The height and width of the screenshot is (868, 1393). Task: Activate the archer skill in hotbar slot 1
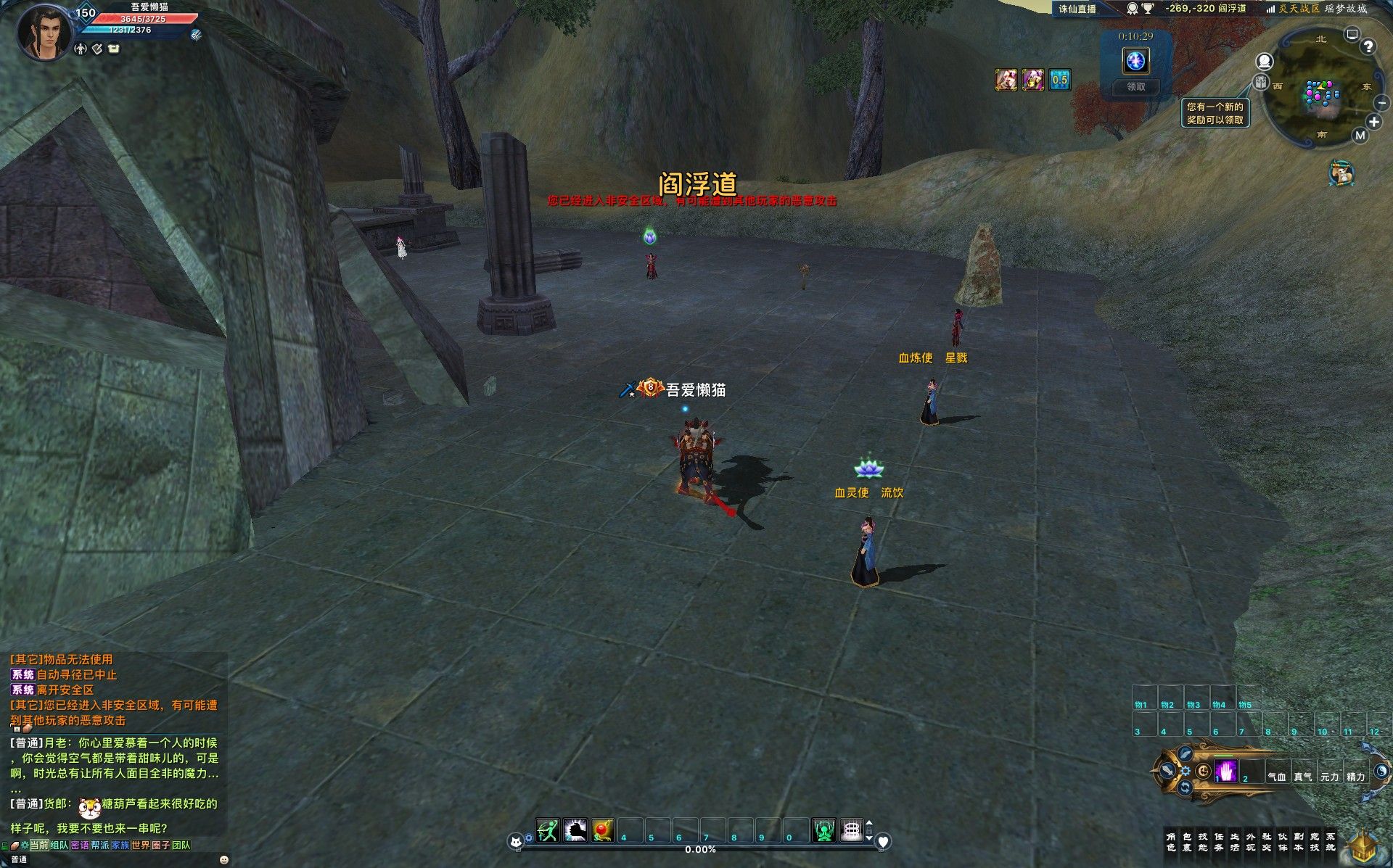[x=548, y=830]
